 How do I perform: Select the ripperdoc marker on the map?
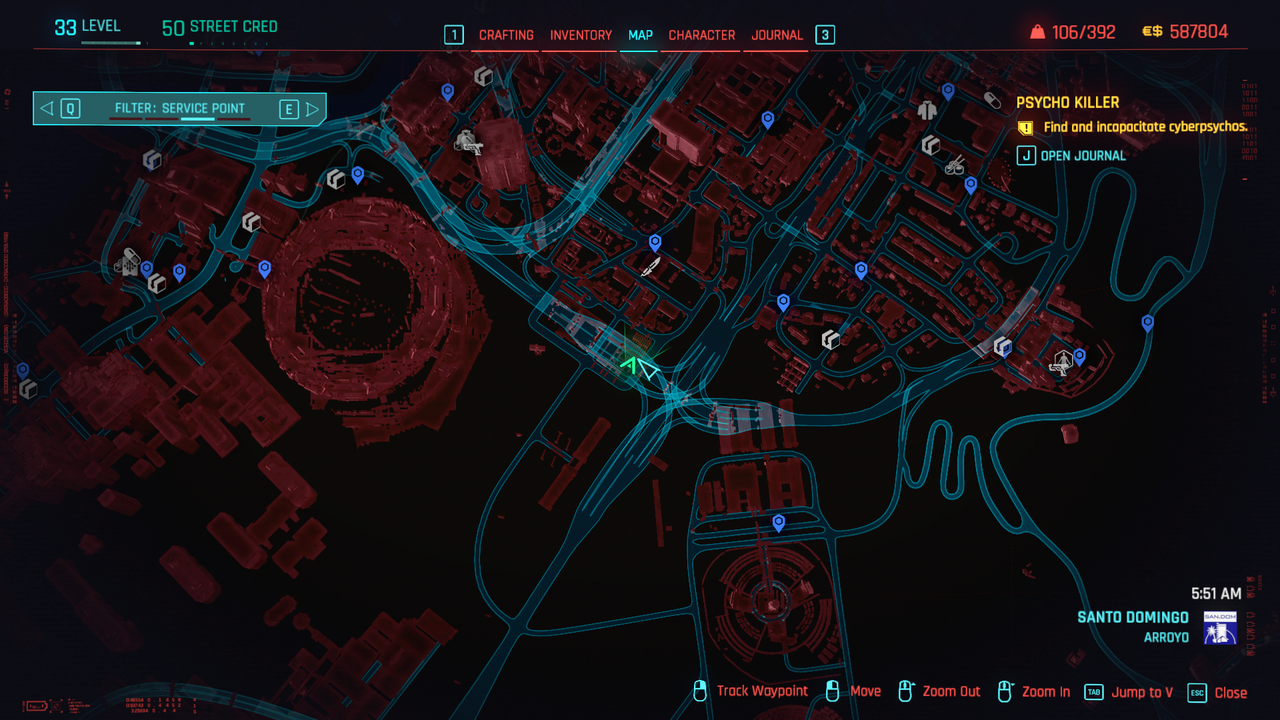(1061, 361)
